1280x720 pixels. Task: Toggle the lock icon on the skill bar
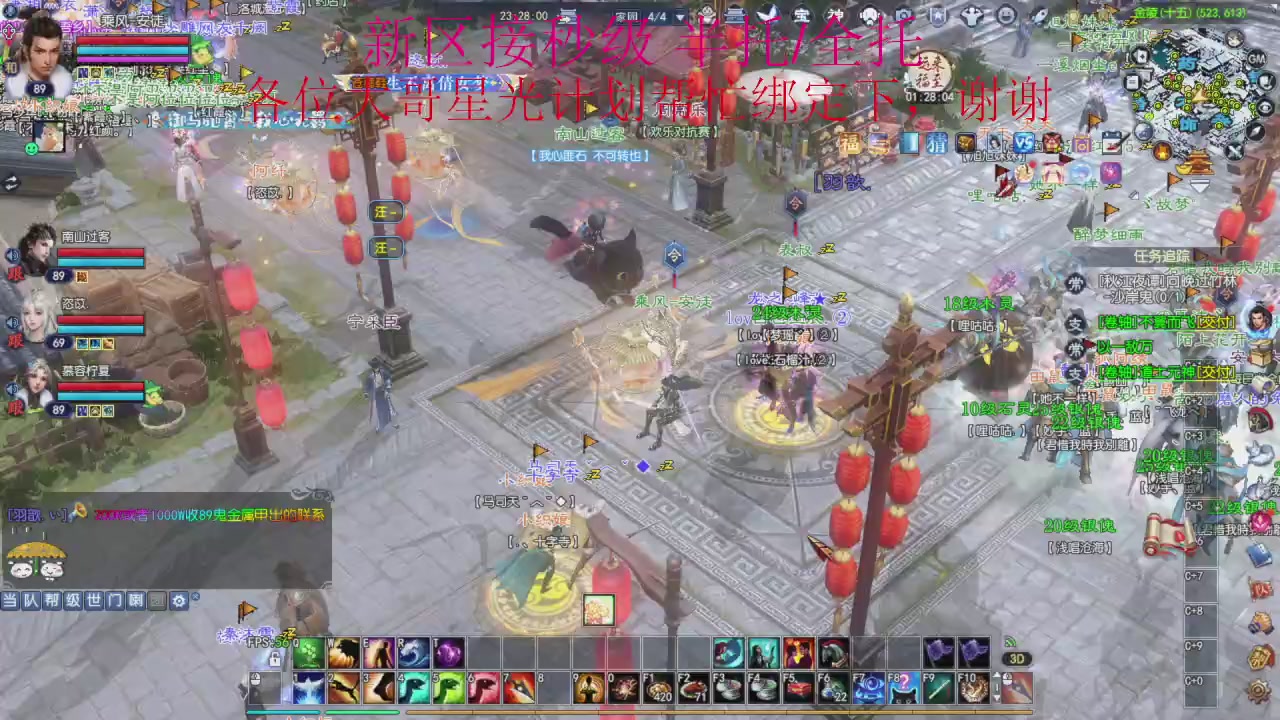point(275,658)
